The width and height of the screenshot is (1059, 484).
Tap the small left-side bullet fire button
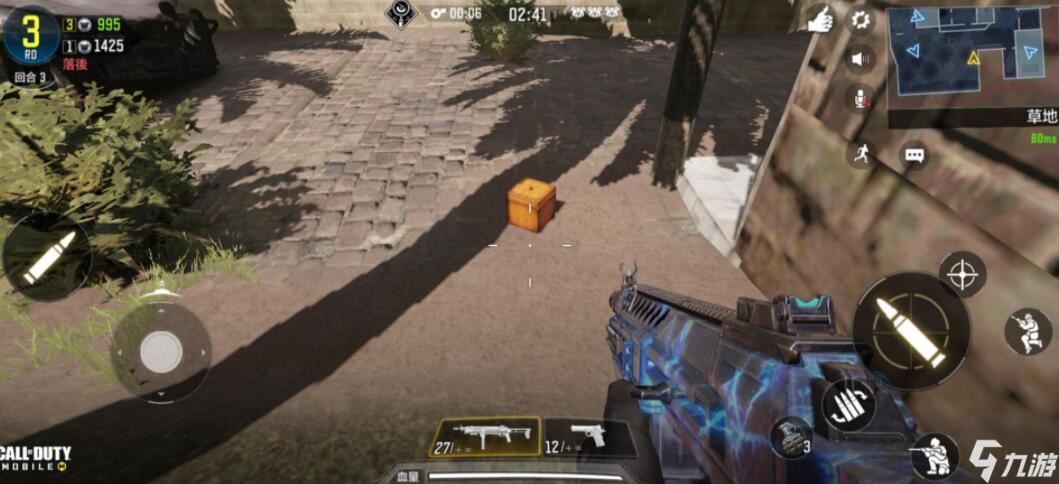pyautogui.click(x=46, y=257)
